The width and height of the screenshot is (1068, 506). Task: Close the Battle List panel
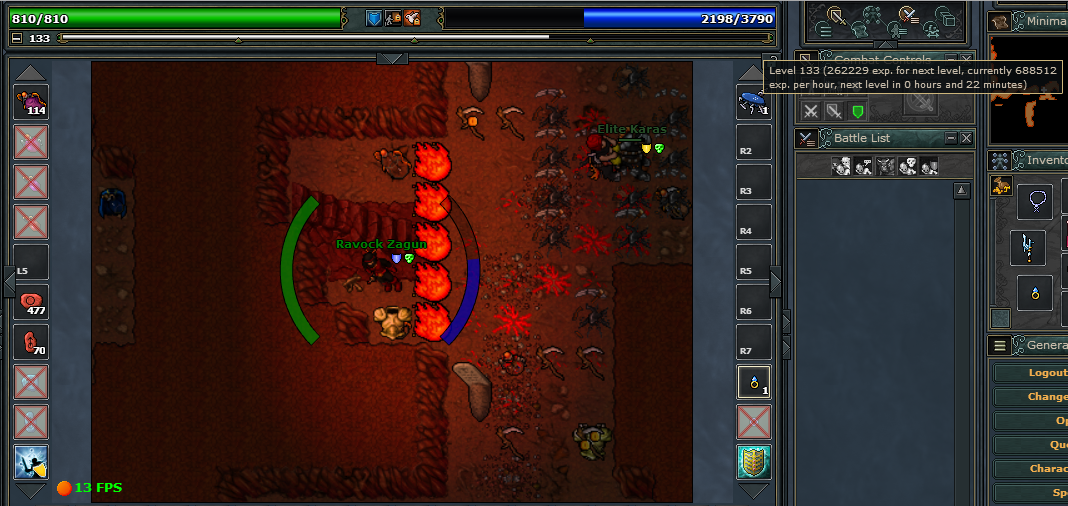(x=966, y=138)
